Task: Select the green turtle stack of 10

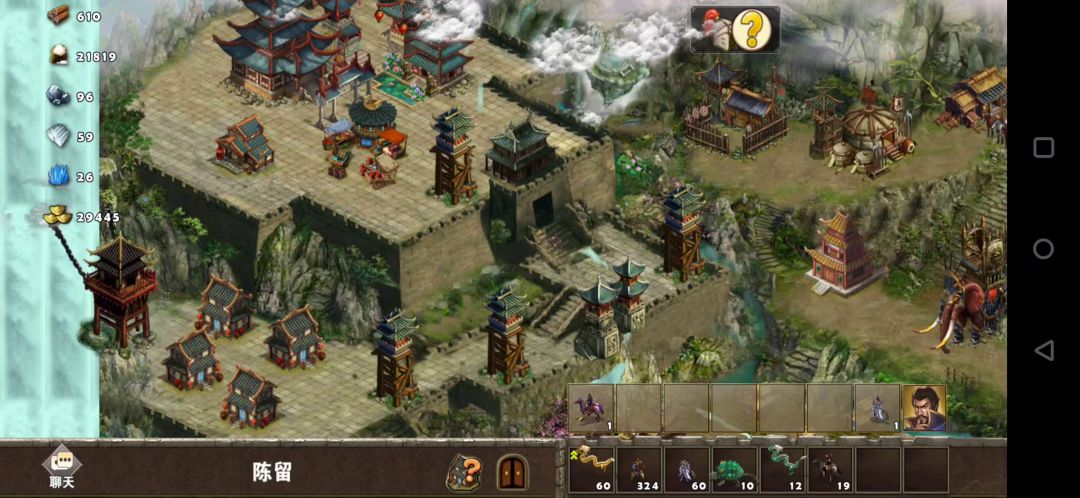Action: point(734,469)
